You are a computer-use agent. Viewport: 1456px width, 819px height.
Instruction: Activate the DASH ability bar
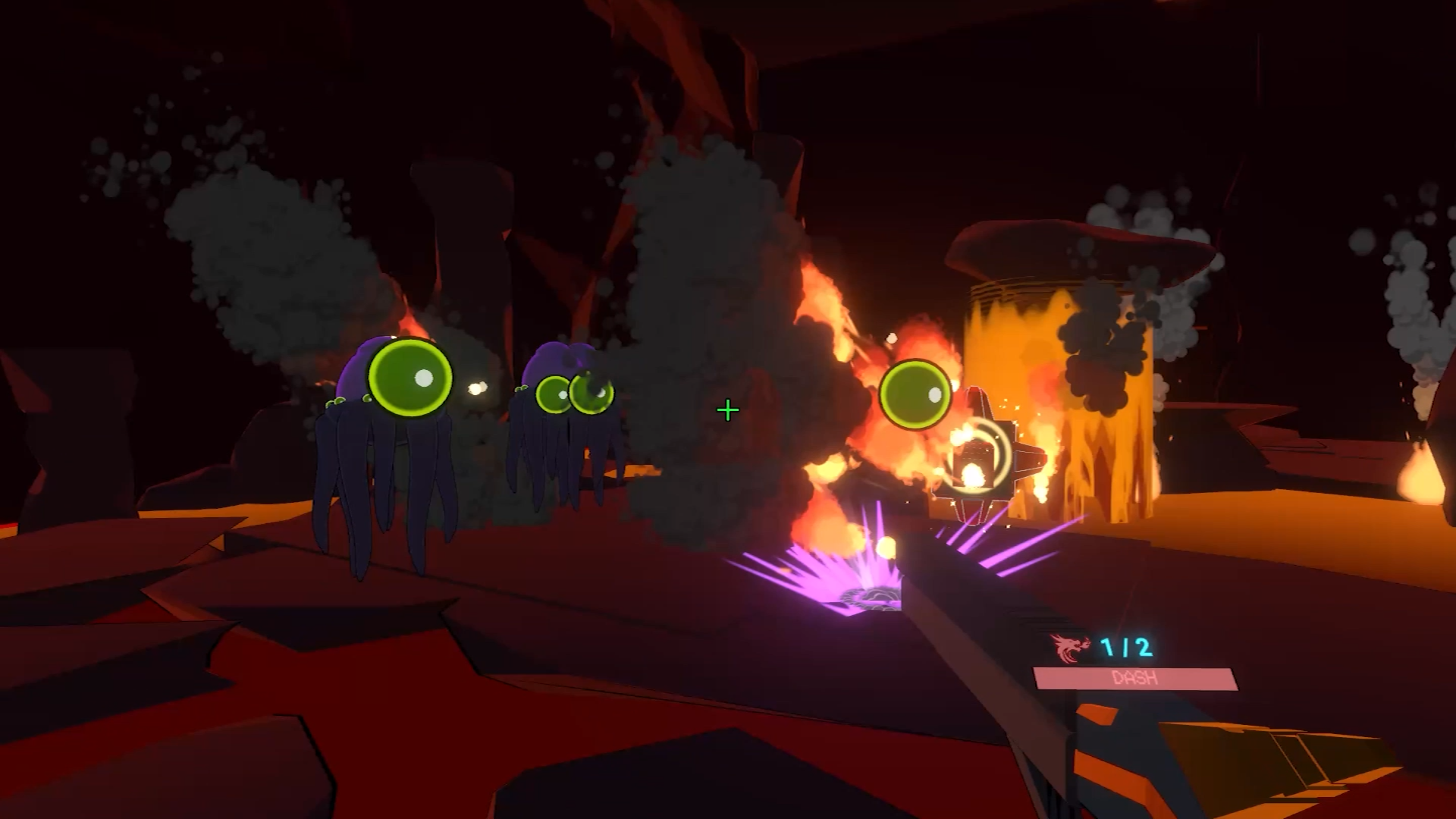pyautogui.click(x=1135, y=679)
